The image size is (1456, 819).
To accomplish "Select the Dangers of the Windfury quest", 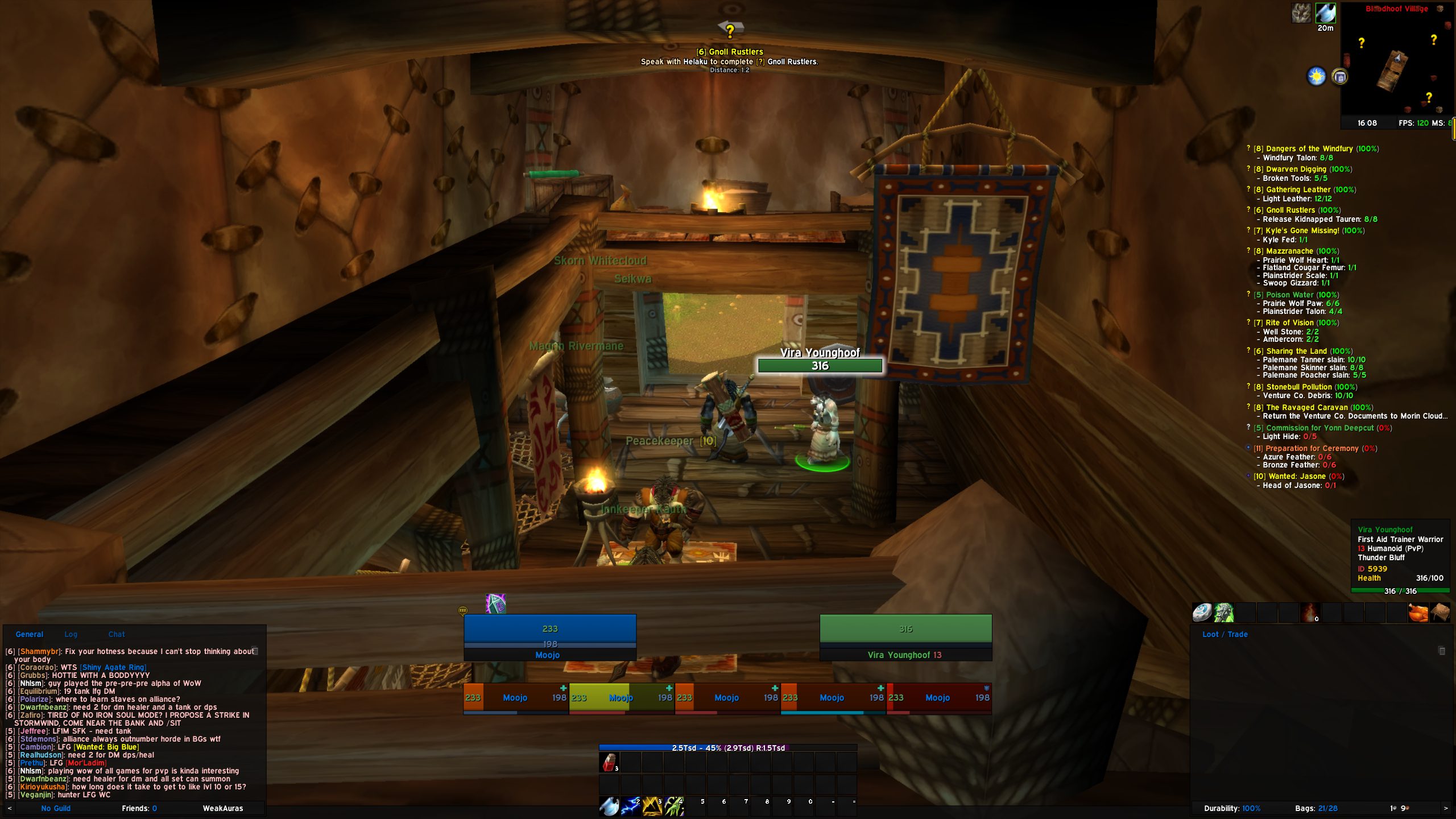I will coord(1310,149).
